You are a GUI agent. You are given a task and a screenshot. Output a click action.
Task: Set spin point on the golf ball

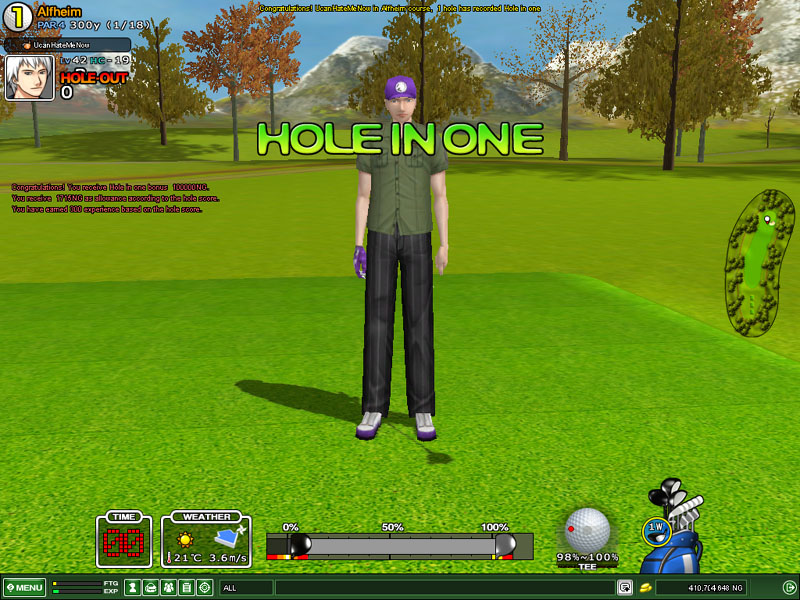587,529
